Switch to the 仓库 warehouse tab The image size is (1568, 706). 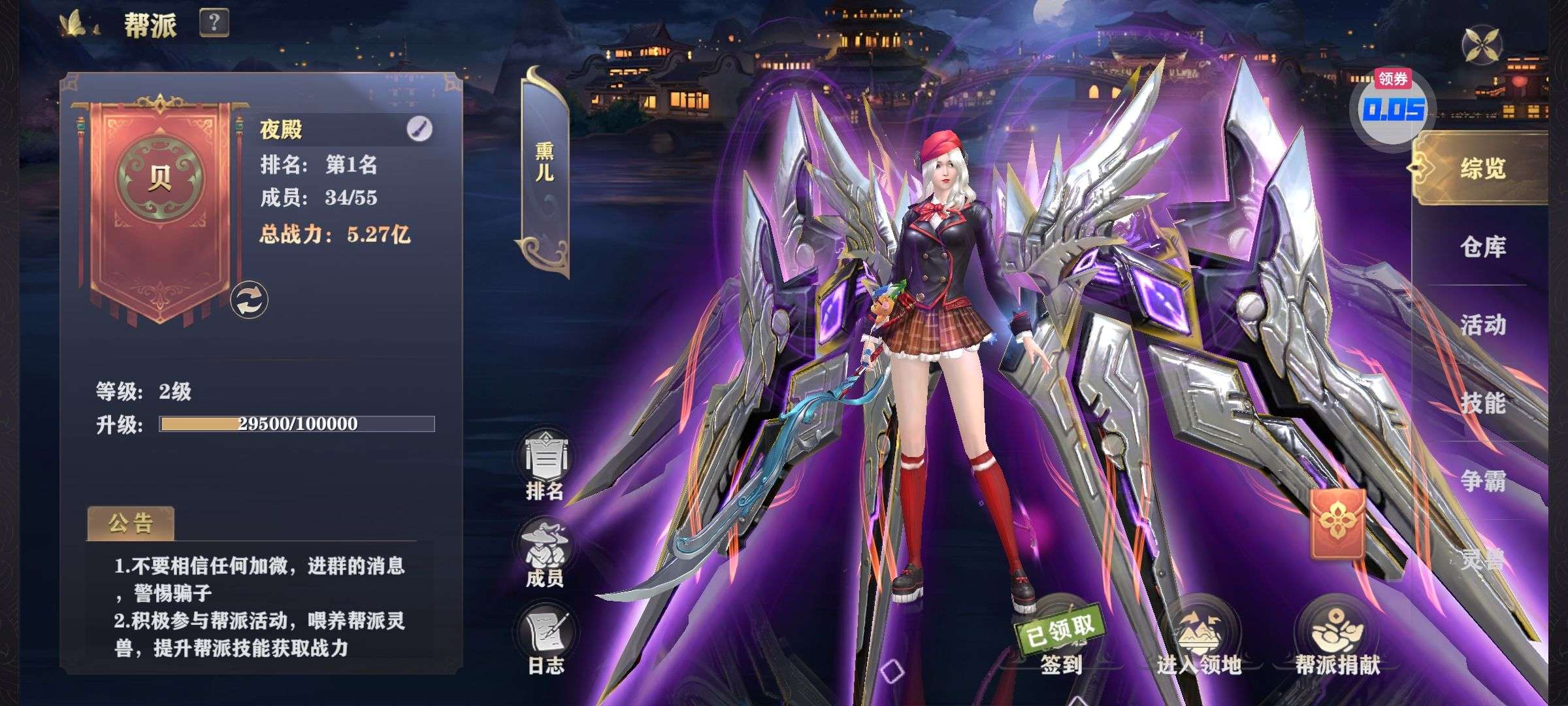1483,247
